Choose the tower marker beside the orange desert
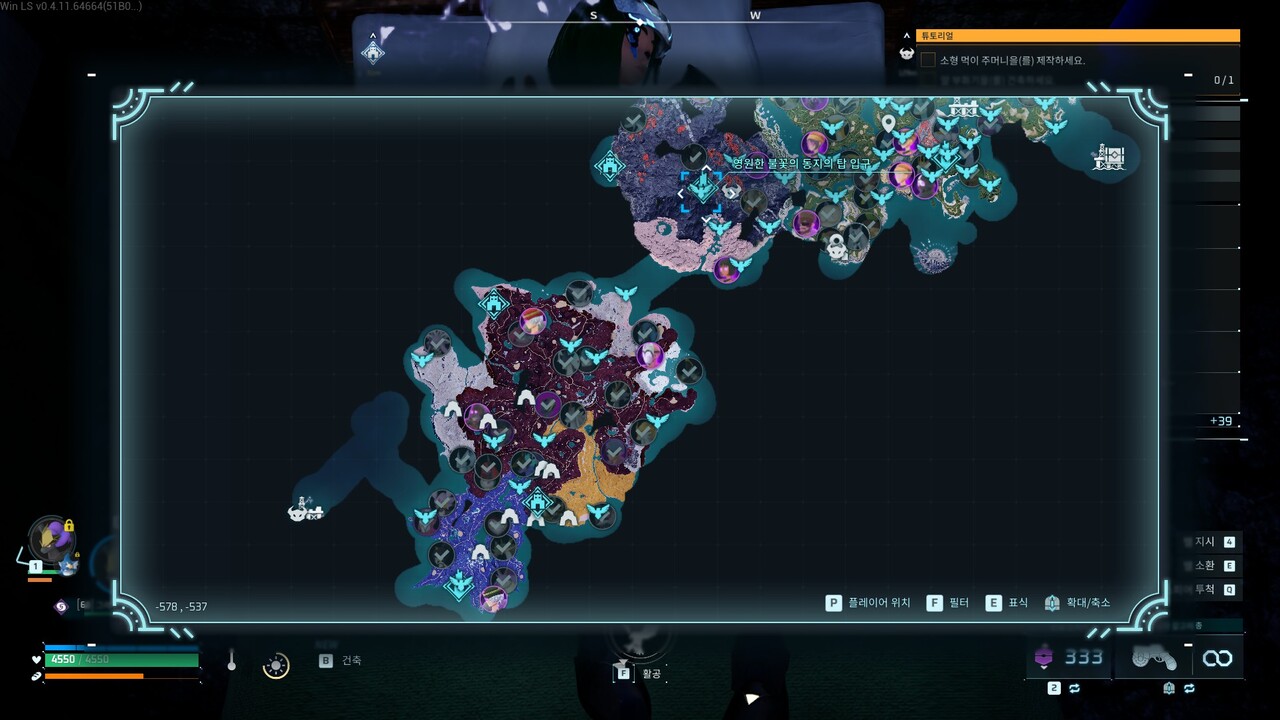 (538, 501)
